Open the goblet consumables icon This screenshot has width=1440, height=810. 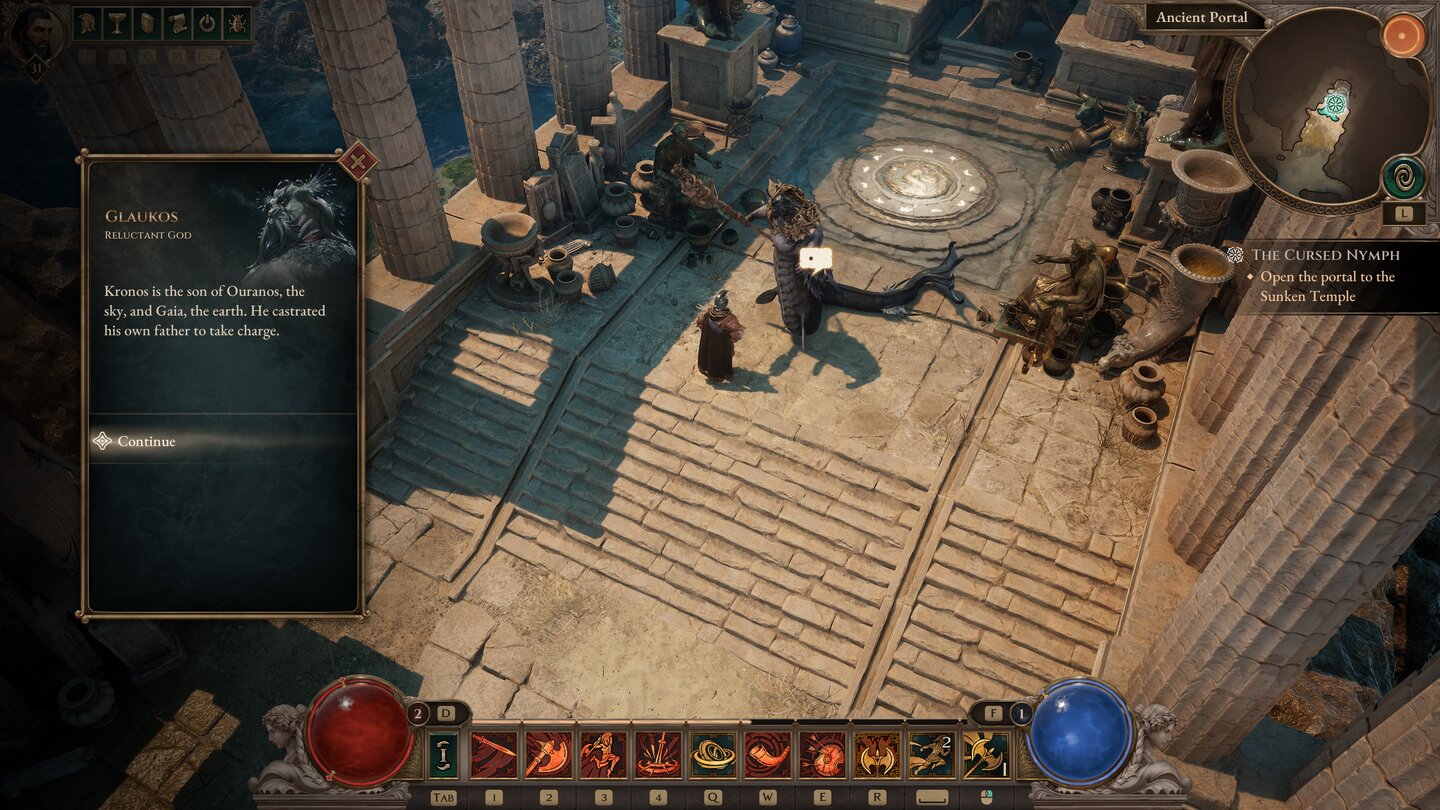tap(115, 24)
